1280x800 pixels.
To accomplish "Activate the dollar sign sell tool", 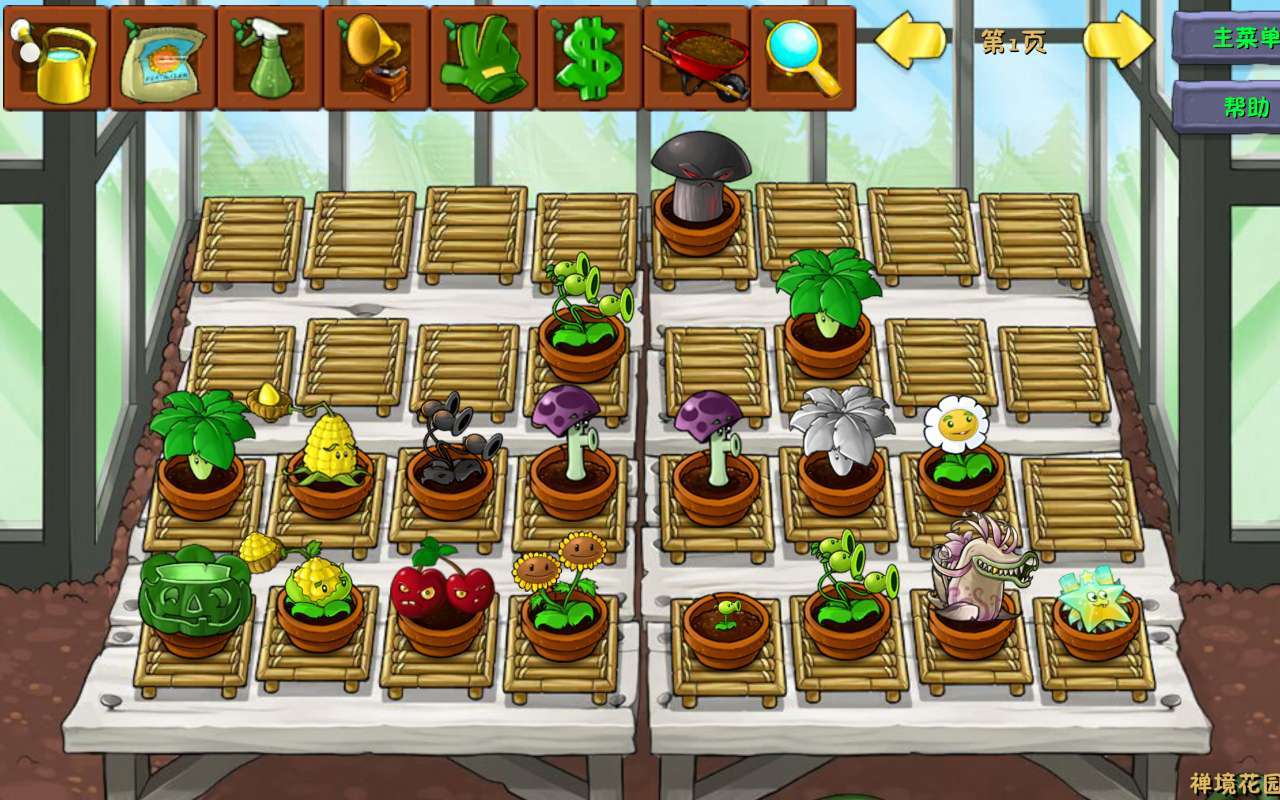I will click(x=589, y=58).
